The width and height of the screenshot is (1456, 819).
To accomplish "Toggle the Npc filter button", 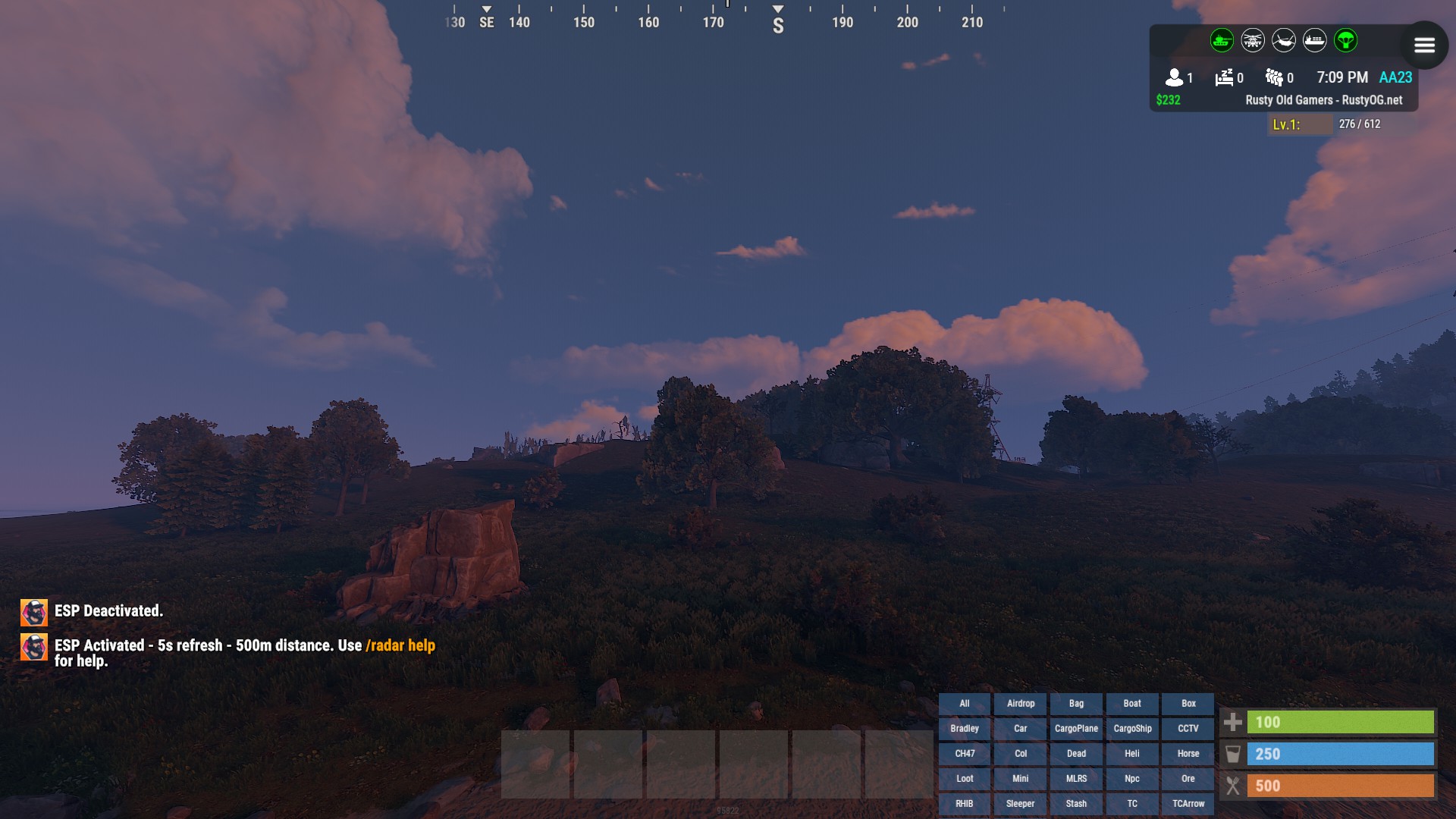I will coord(1131,779).
